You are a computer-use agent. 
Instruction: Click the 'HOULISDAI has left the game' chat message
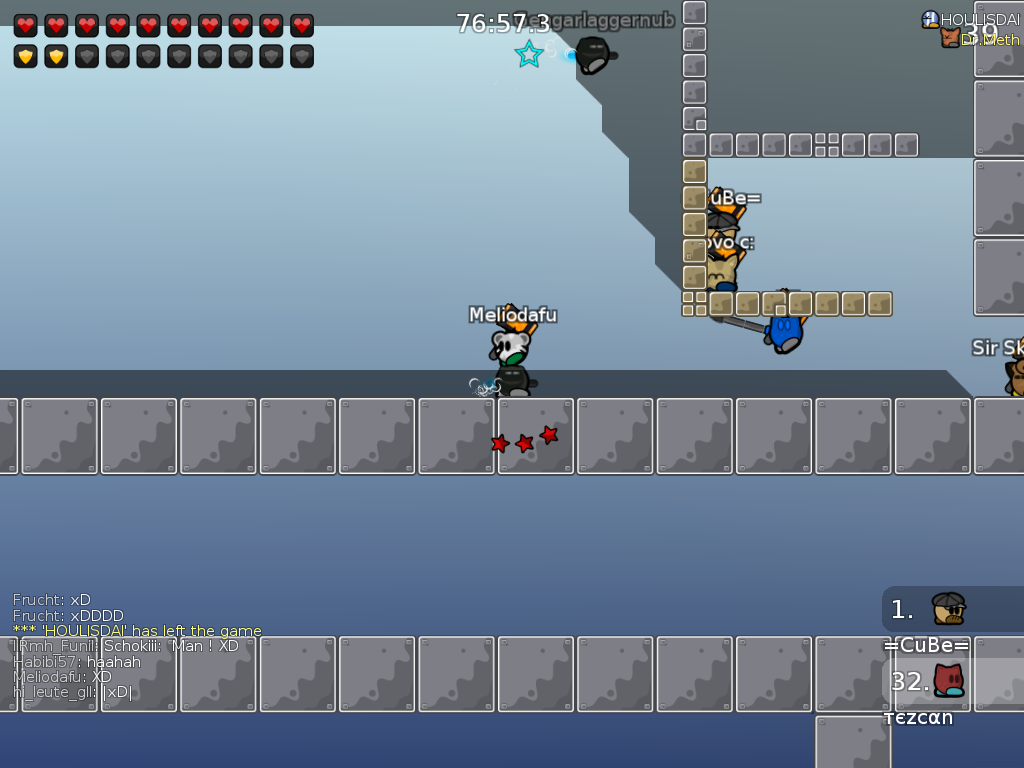coord(137,631)
